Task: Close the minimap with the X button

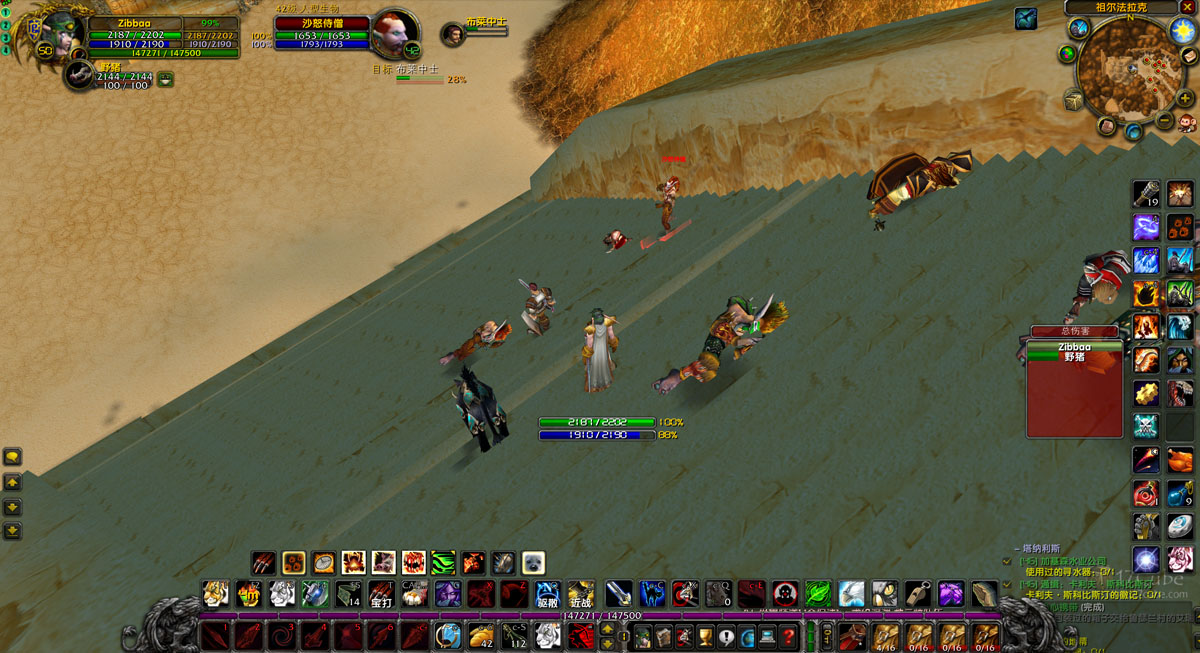Action: pyautogui.click(x=1186, y=7)
